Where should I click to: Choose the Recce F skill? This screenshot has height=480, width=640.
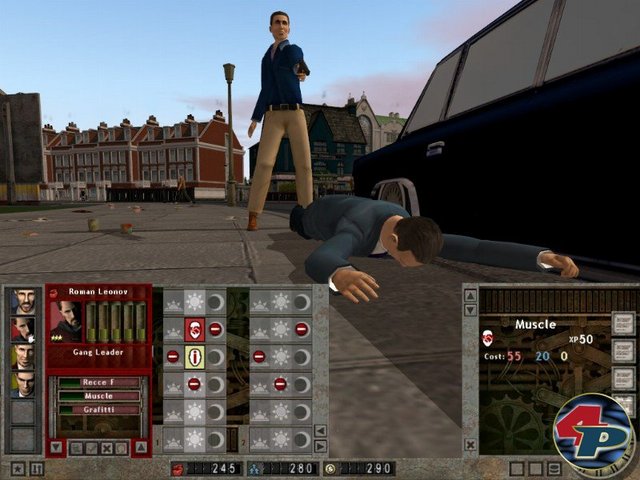pyautogui.click(x=98, y=382)
